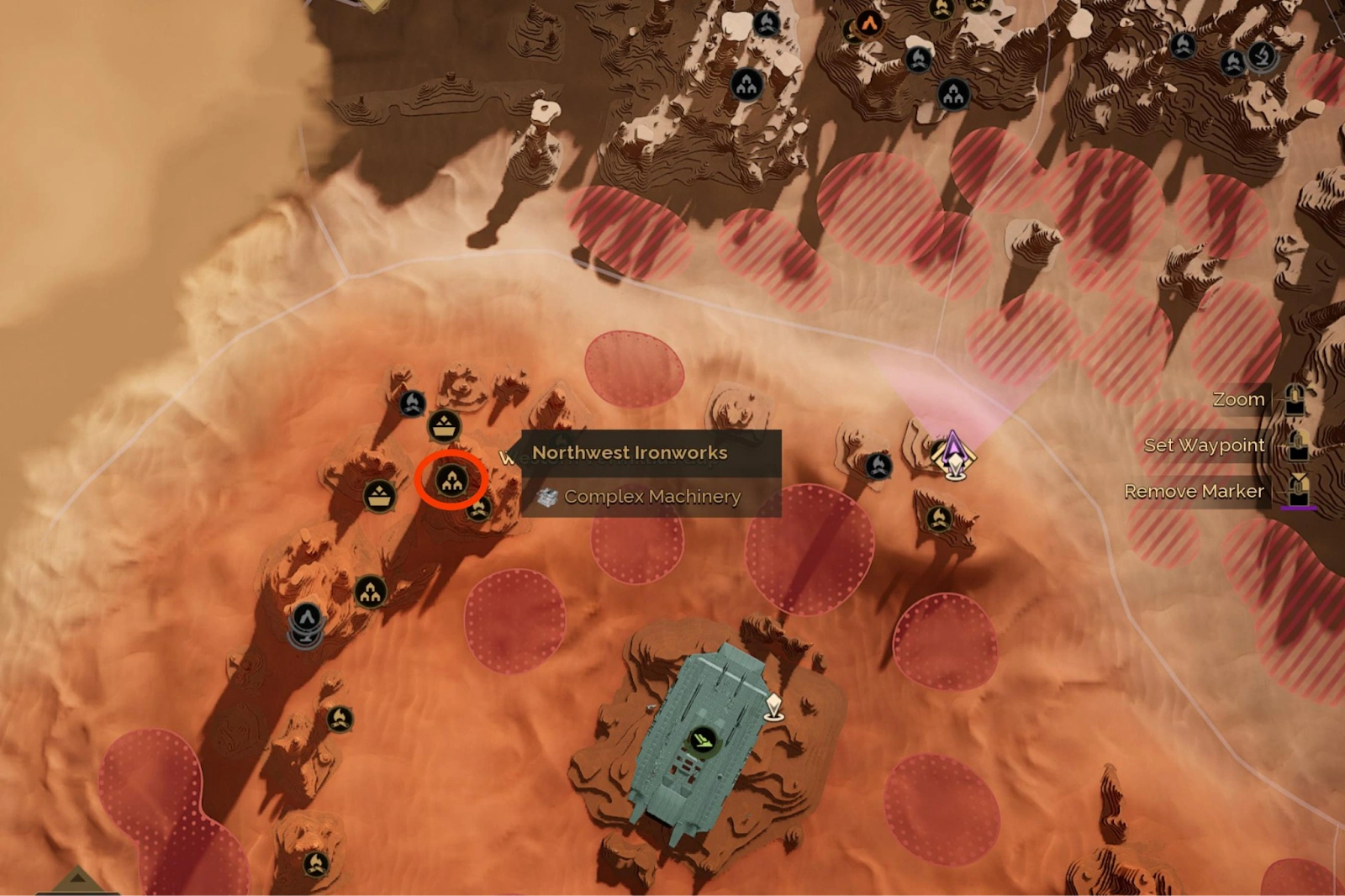This screenshot has width=1345, height=896.
Task: Click the campfire icon southeast of the trading post
Action: click(938, 519)
